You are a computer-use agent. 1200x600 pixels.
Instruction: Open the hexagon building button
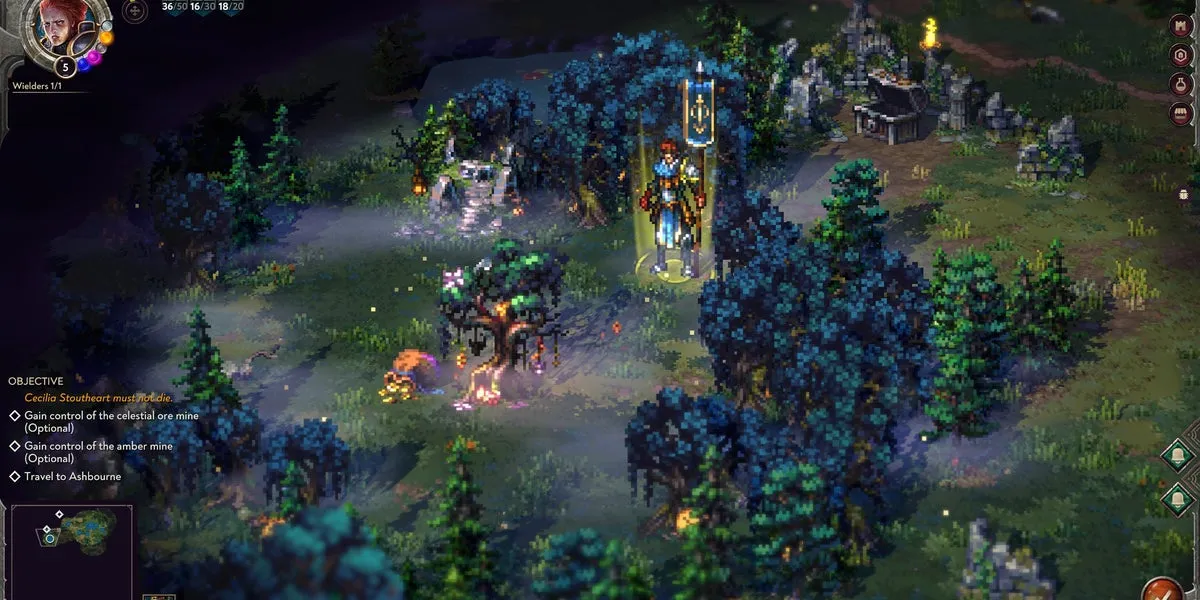tap(1181, 54)
